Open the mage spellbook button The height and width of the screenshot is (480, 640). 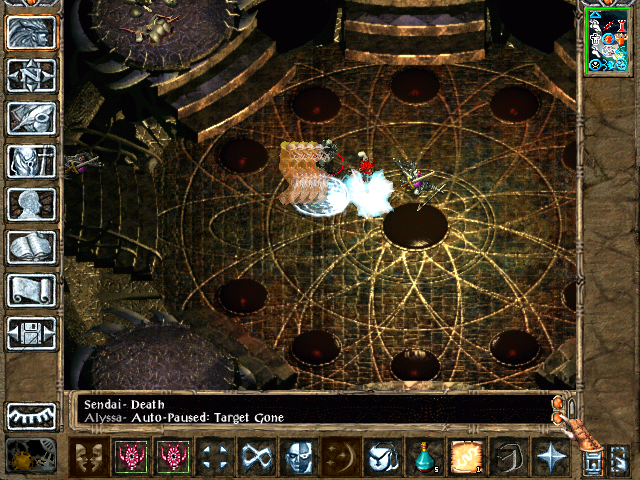point(32,247)
